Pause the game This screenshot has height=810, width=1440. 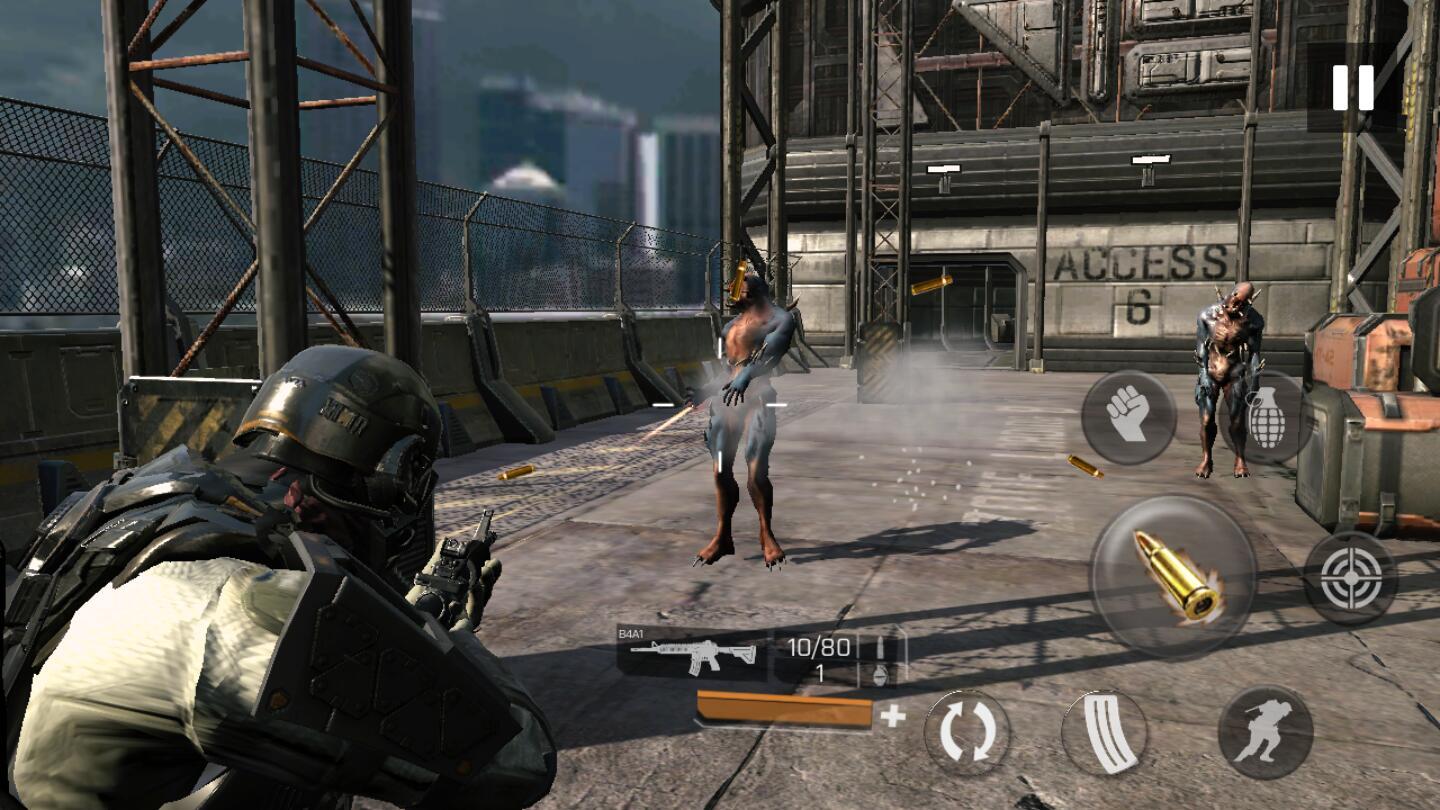pyautogui.click(x=1352, y=88)
